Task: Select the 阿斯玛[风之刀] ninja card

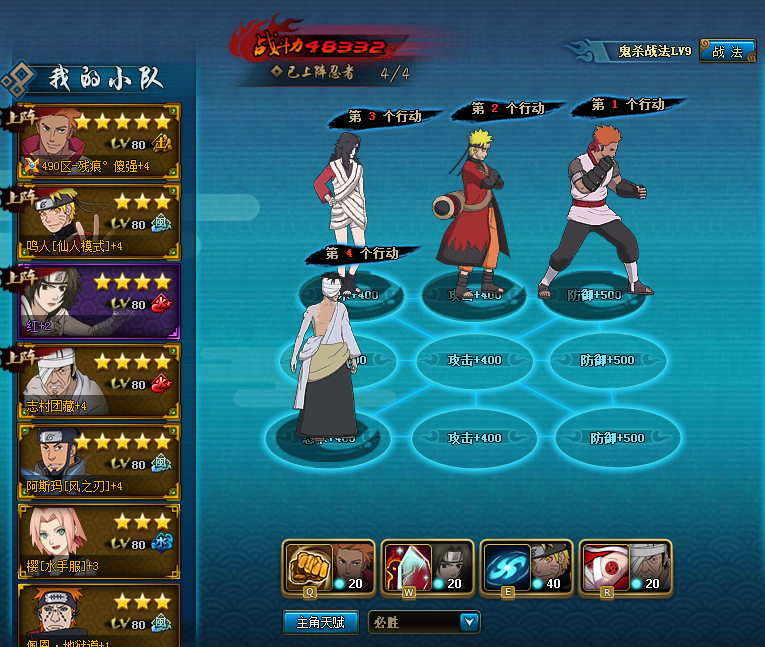Action: (99, 461)
